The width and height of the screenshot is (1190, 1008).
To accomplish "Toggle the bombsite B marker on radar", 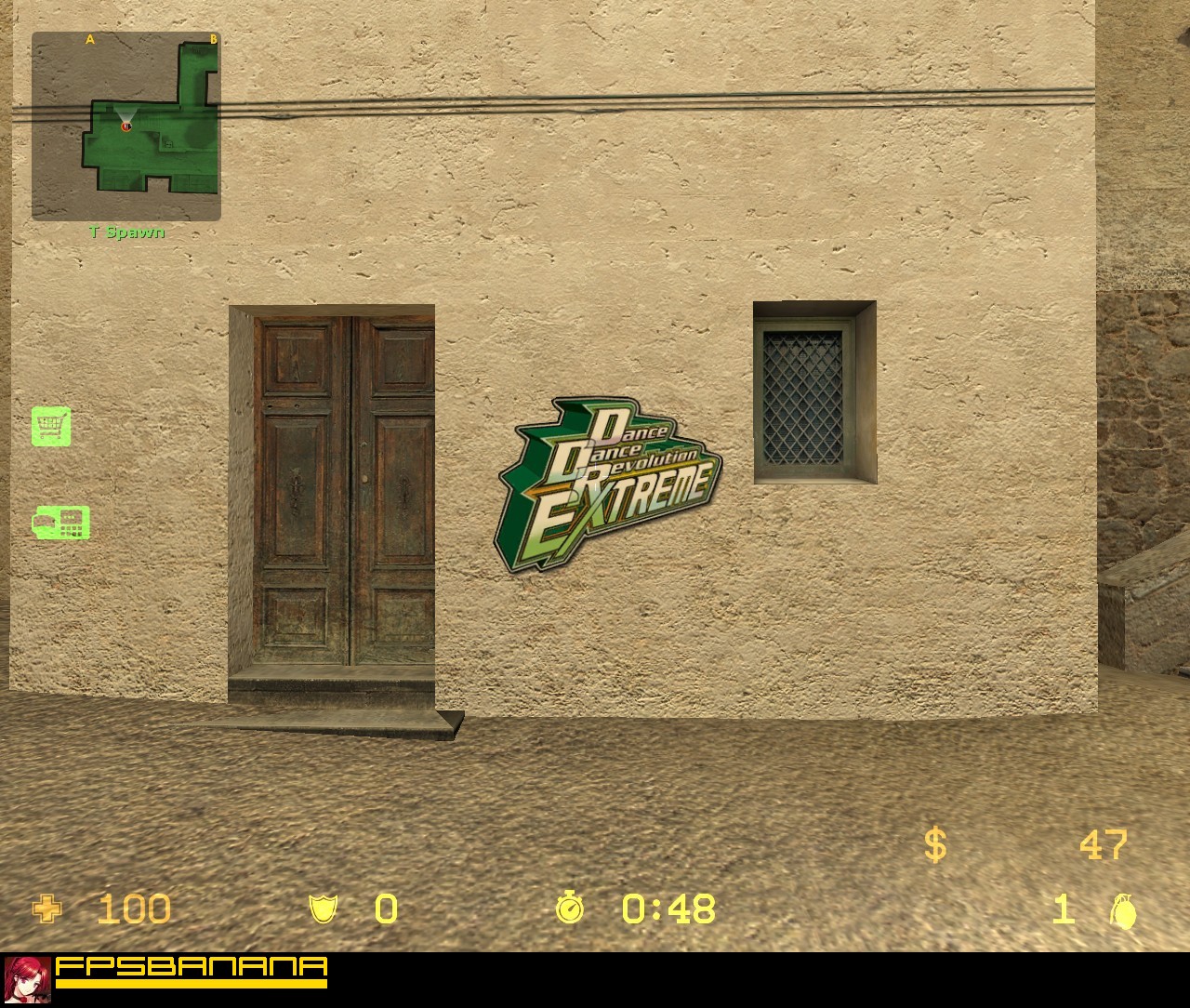I will click(x=213, y=39).
